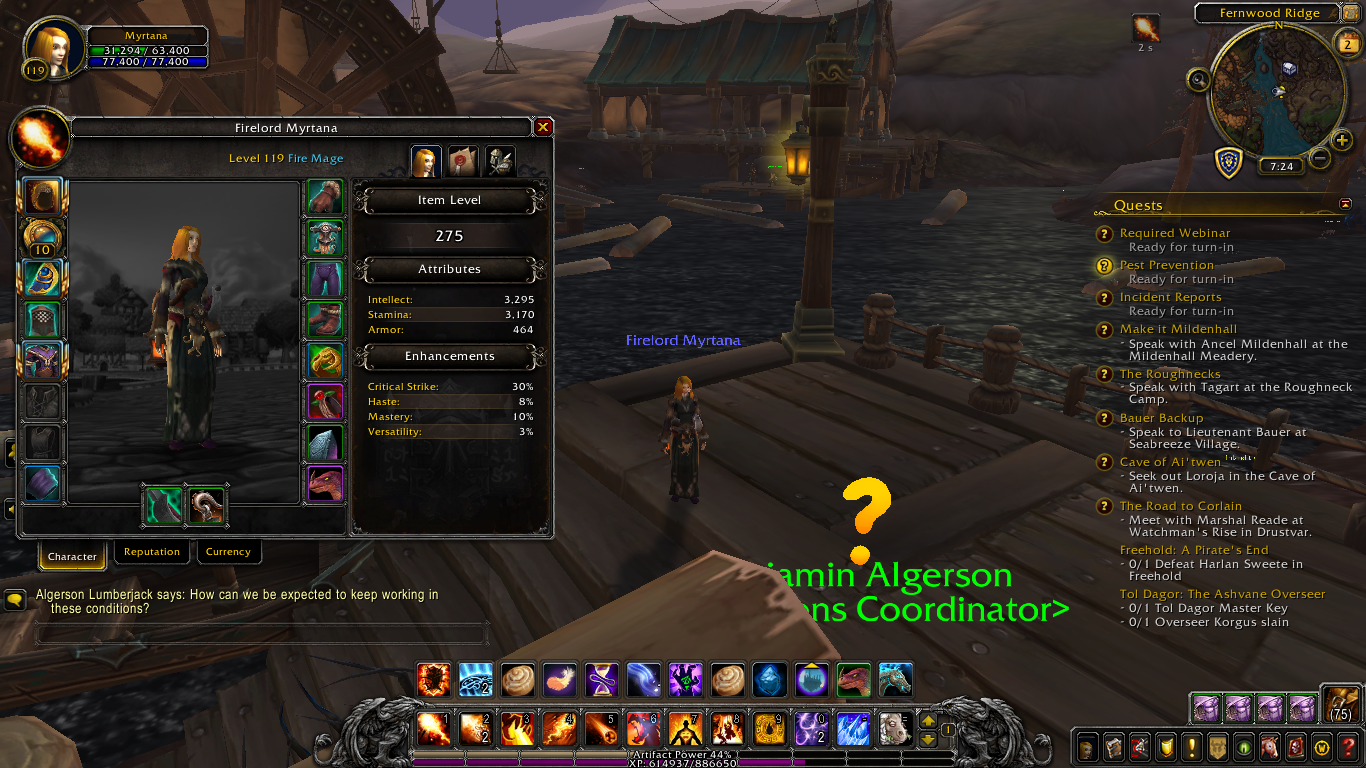Close the Firelord Myrtana character window
The image size is (1366, 768).
point(543,127)
